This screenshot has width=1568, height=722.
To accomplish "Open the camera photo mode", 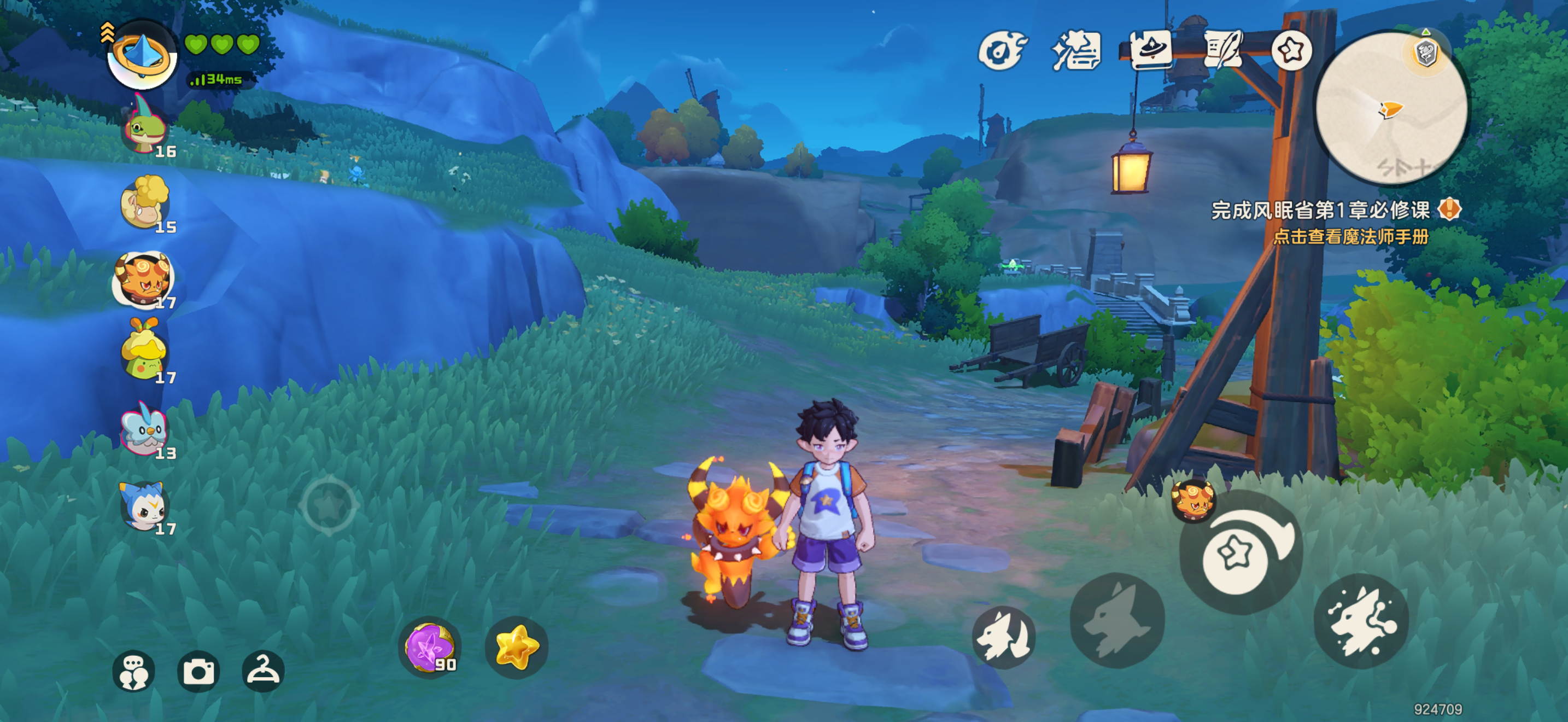I will point(198,672).
